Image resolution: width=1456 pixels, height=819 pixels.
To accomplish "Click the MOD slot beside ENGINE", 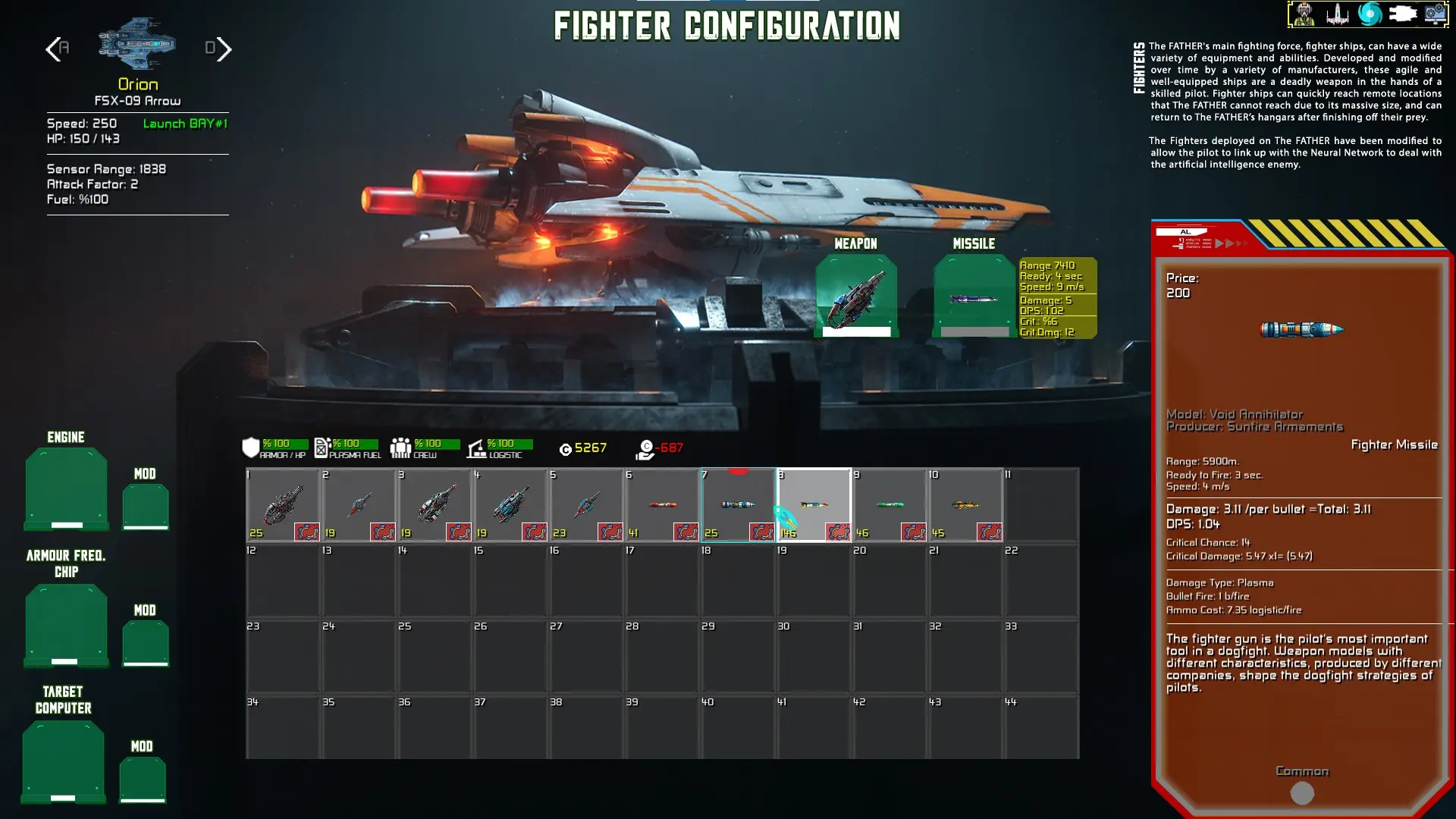I will point(145,506).
